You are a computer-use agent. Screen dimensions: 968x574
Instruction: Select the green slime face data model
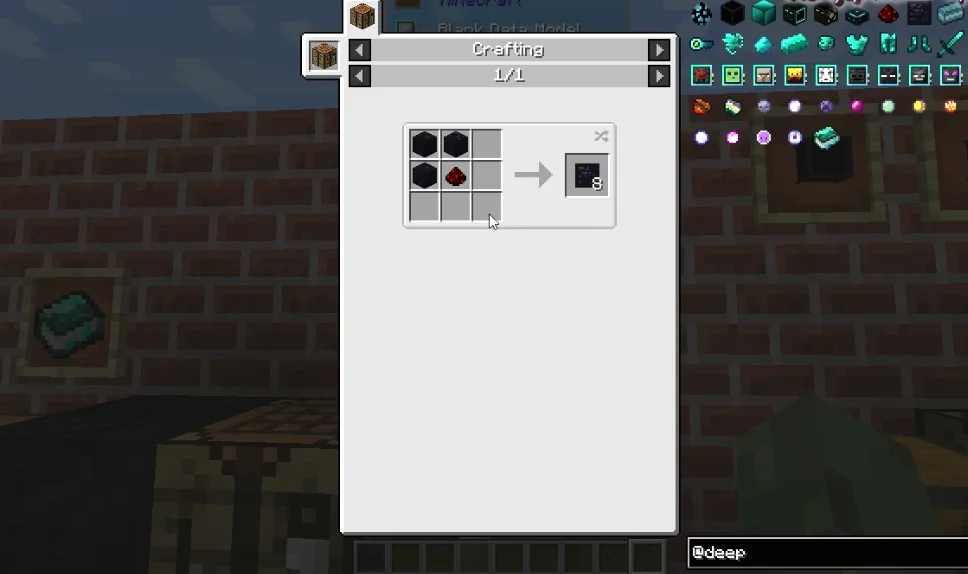[x=732, y=75]
